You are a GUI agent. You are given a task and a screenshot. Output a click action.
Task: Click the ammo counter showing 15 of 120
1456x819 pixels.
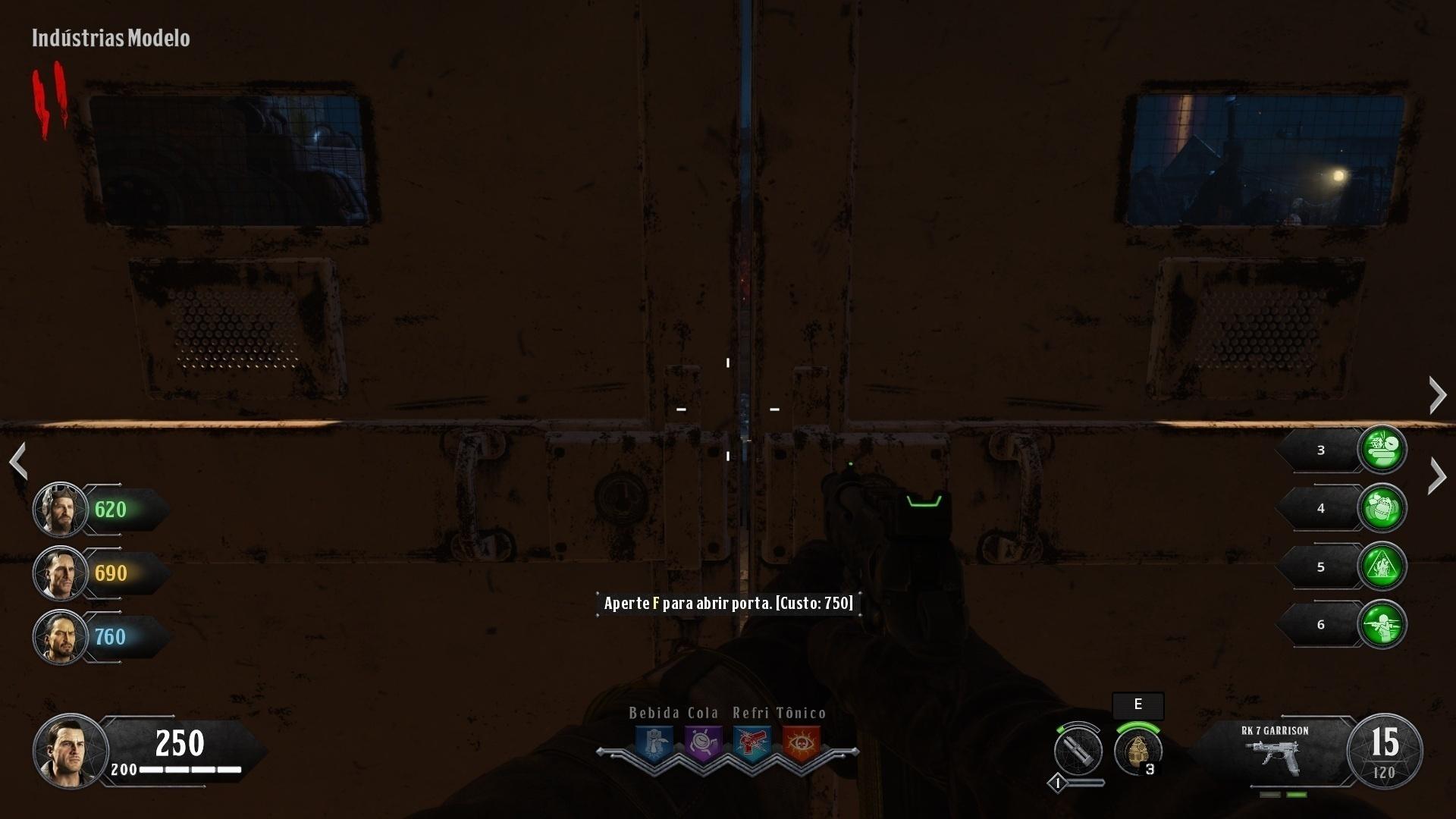(x=1385, y=751)
